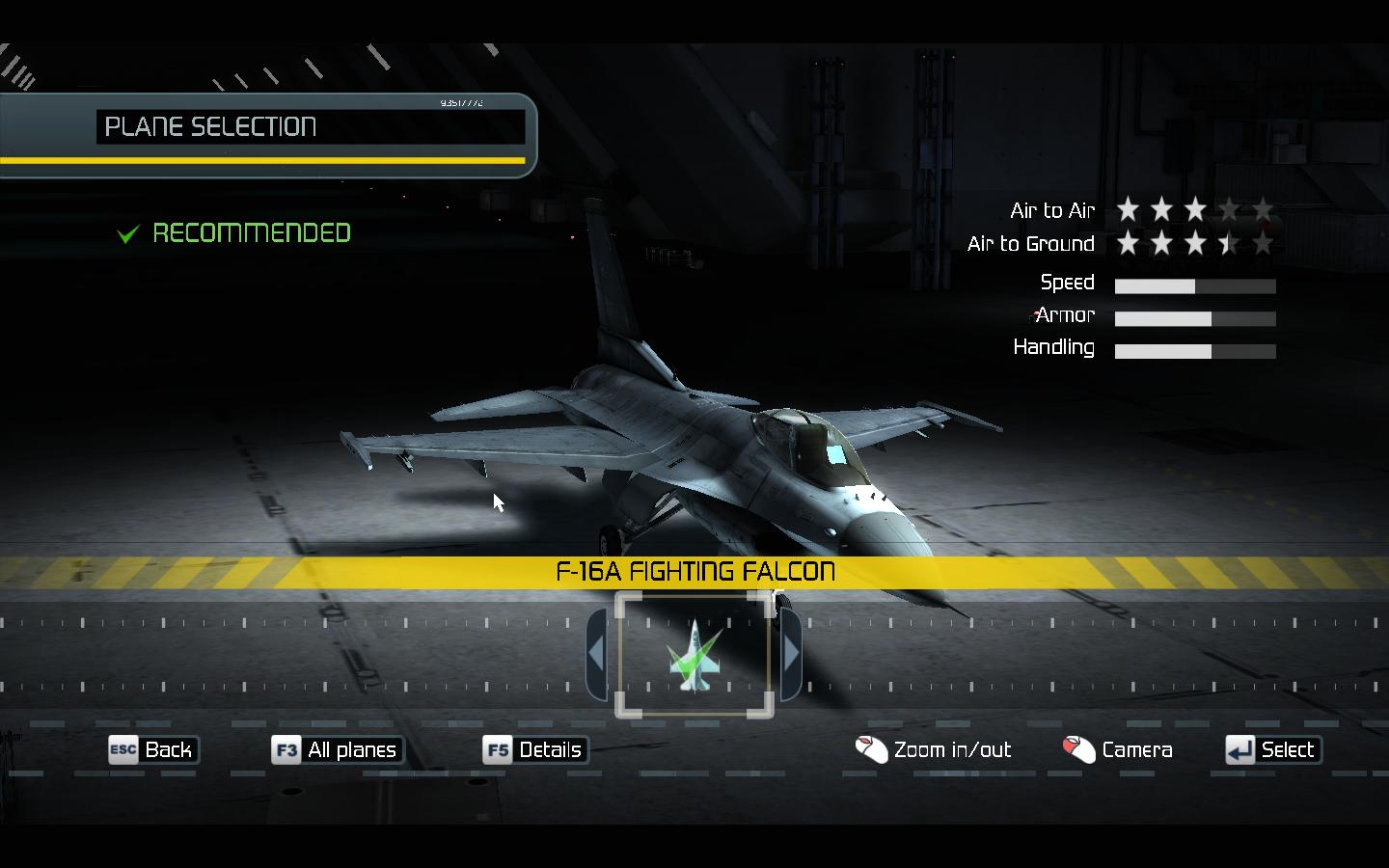1389x868 pixels.
Task: Go back with the Back button
Action: coord(152,749)
